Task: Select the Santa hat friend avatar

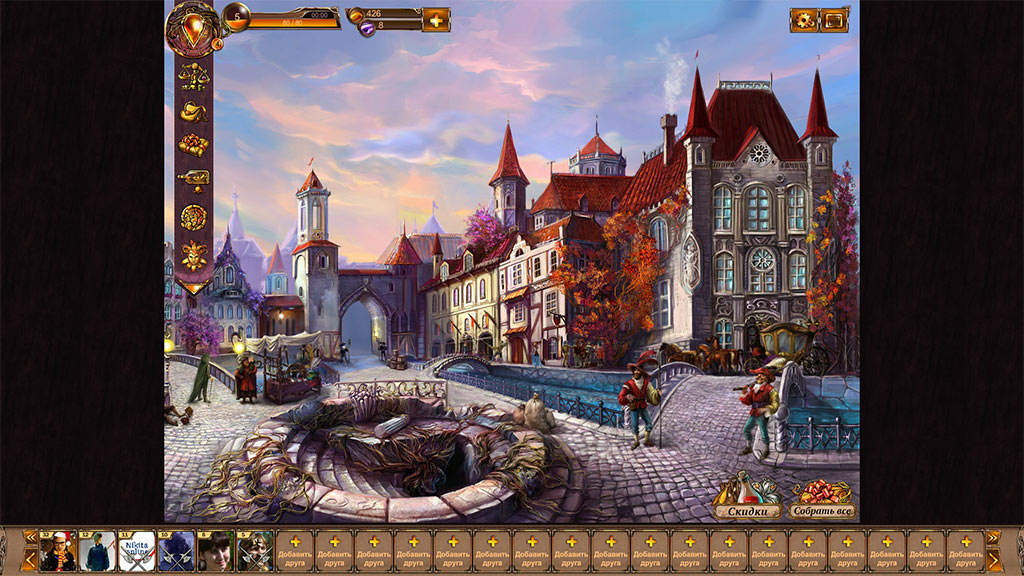Action: [x=58, y=551]
